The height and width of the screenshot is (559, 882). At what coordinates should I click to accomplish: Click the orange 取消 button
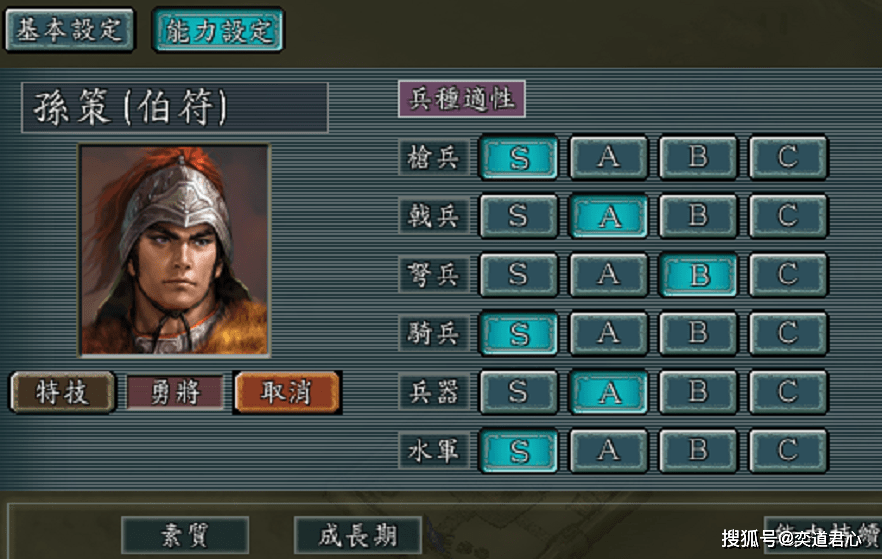tap(287, 391)
